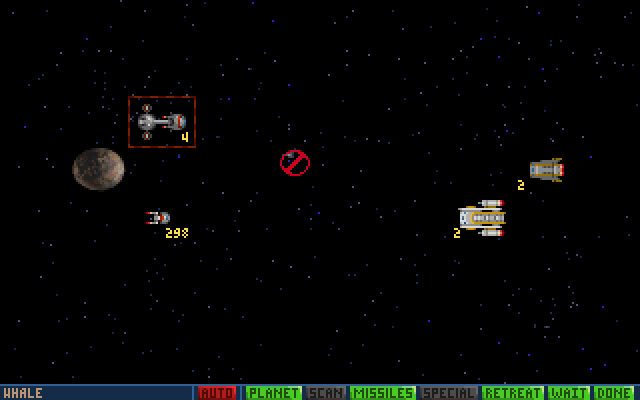
Task: Select the small fighter stack numbered 298
Action: pyautogui.click(x=159, y=218)
